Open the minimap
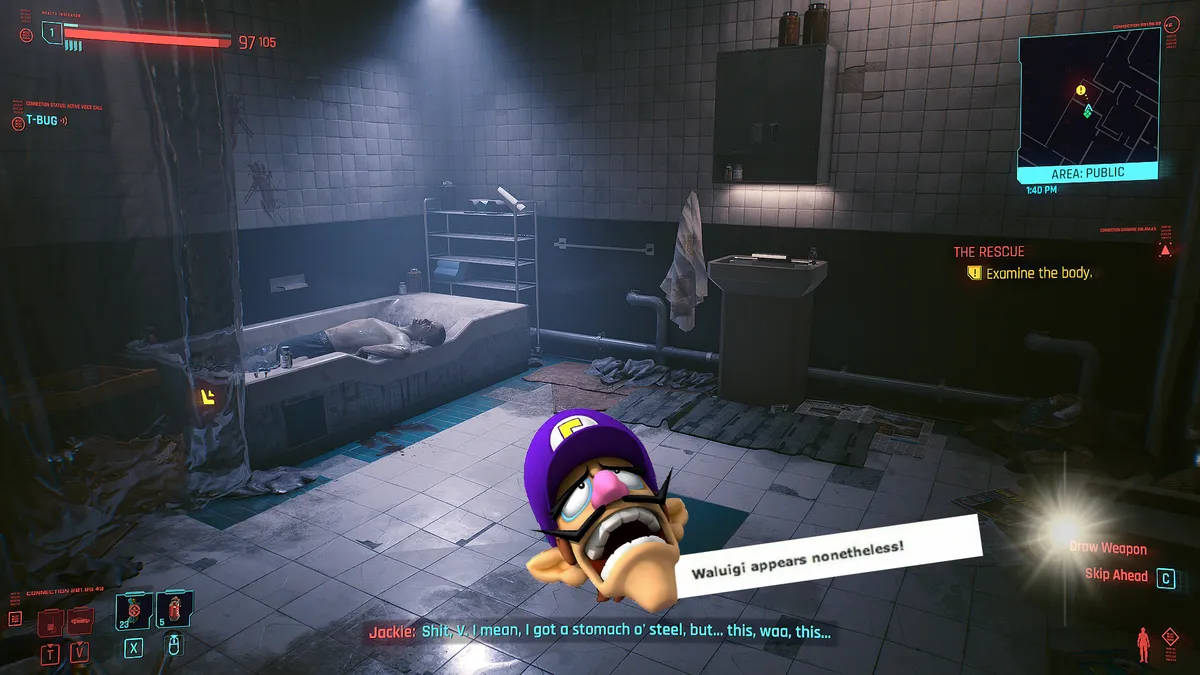Viewport: 1200px width, 675px height. pos(1088,100)
